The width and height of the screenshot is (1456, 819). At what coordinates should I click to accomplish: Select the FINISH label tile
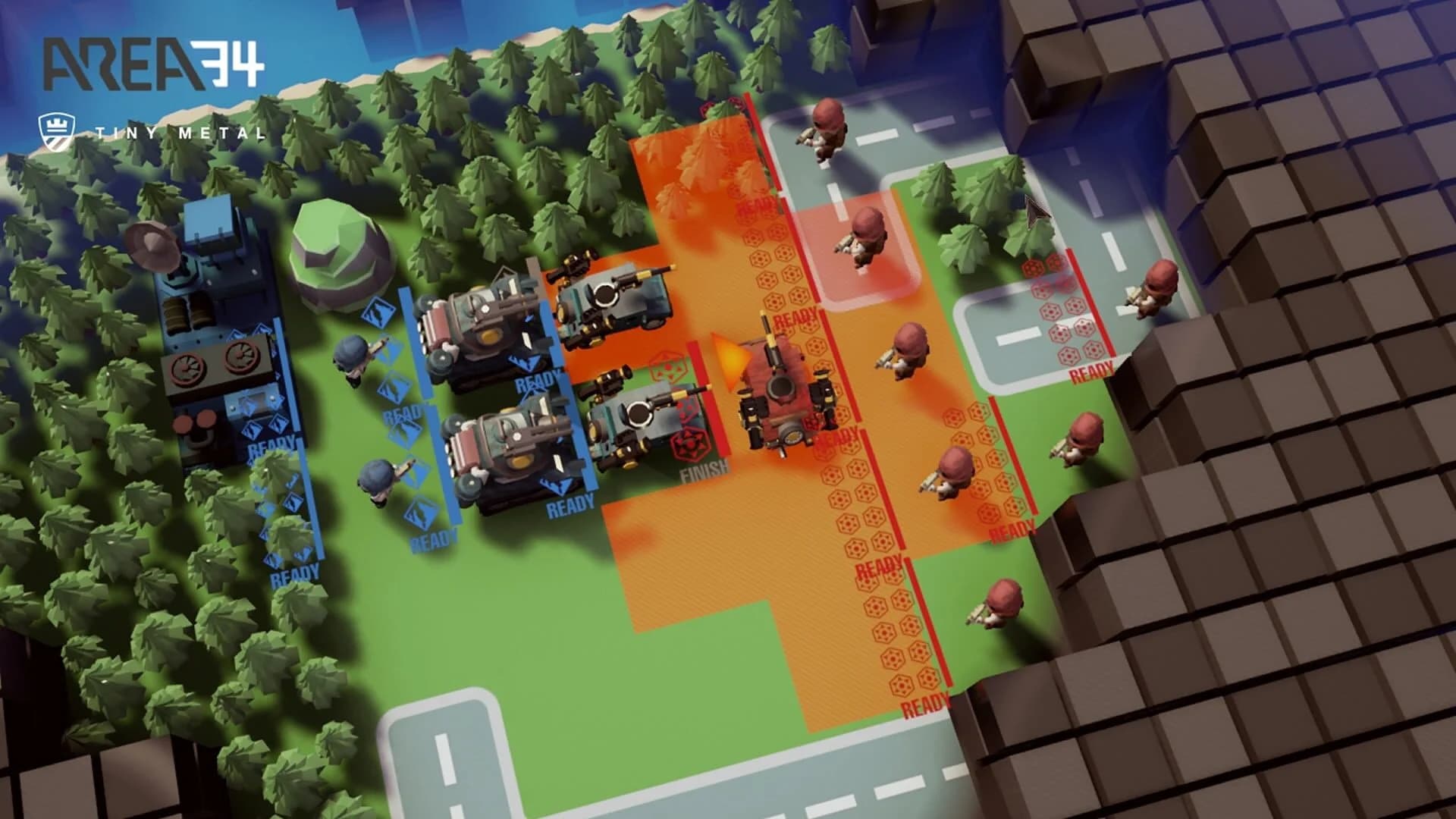click(x=704, y=469)
